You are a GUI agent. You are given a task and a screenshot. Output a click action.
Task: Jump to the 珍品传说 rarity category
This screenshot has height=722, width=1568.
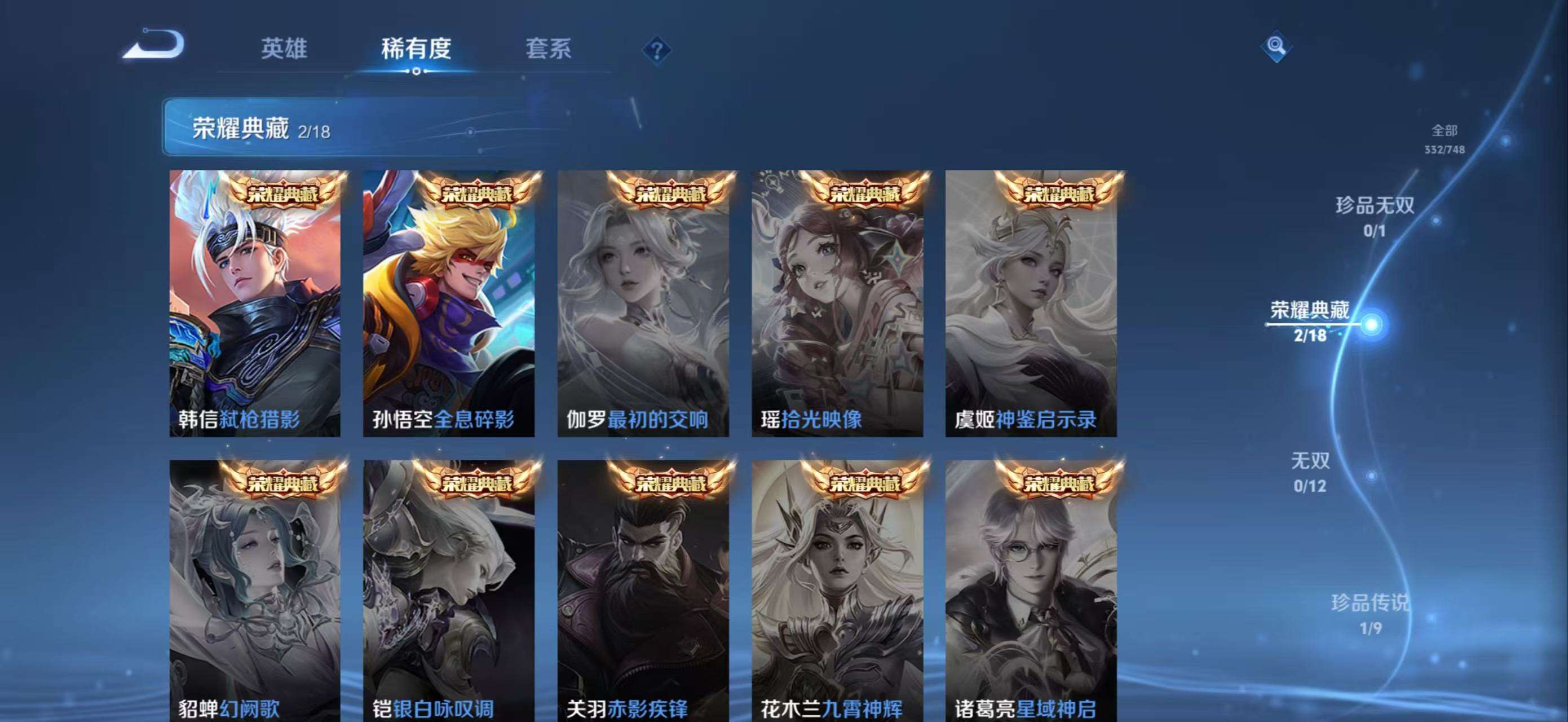[x=1370, y=613]
